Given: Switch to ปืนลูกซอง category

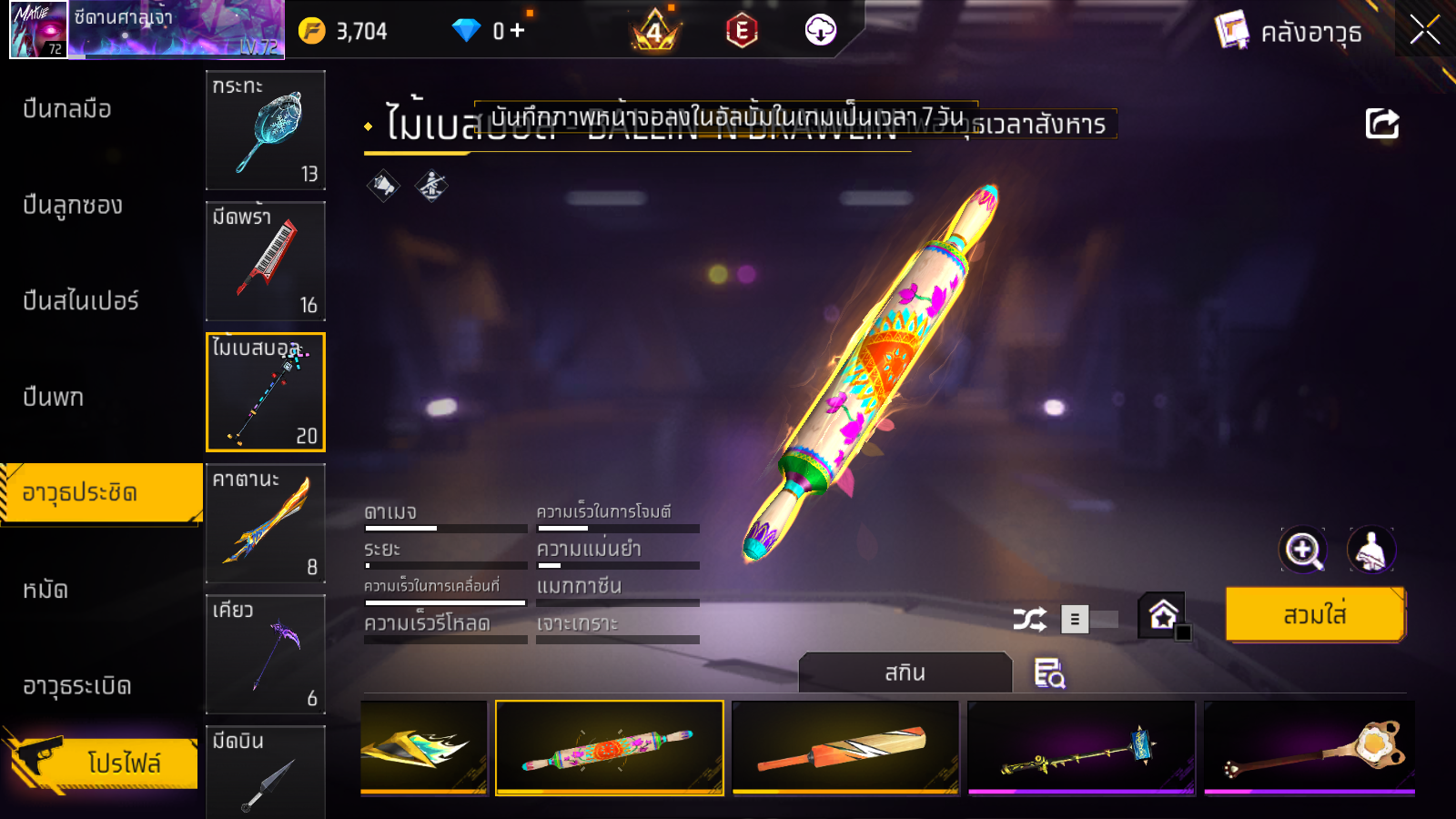Looking at the screenshot, I should [73, 206].
